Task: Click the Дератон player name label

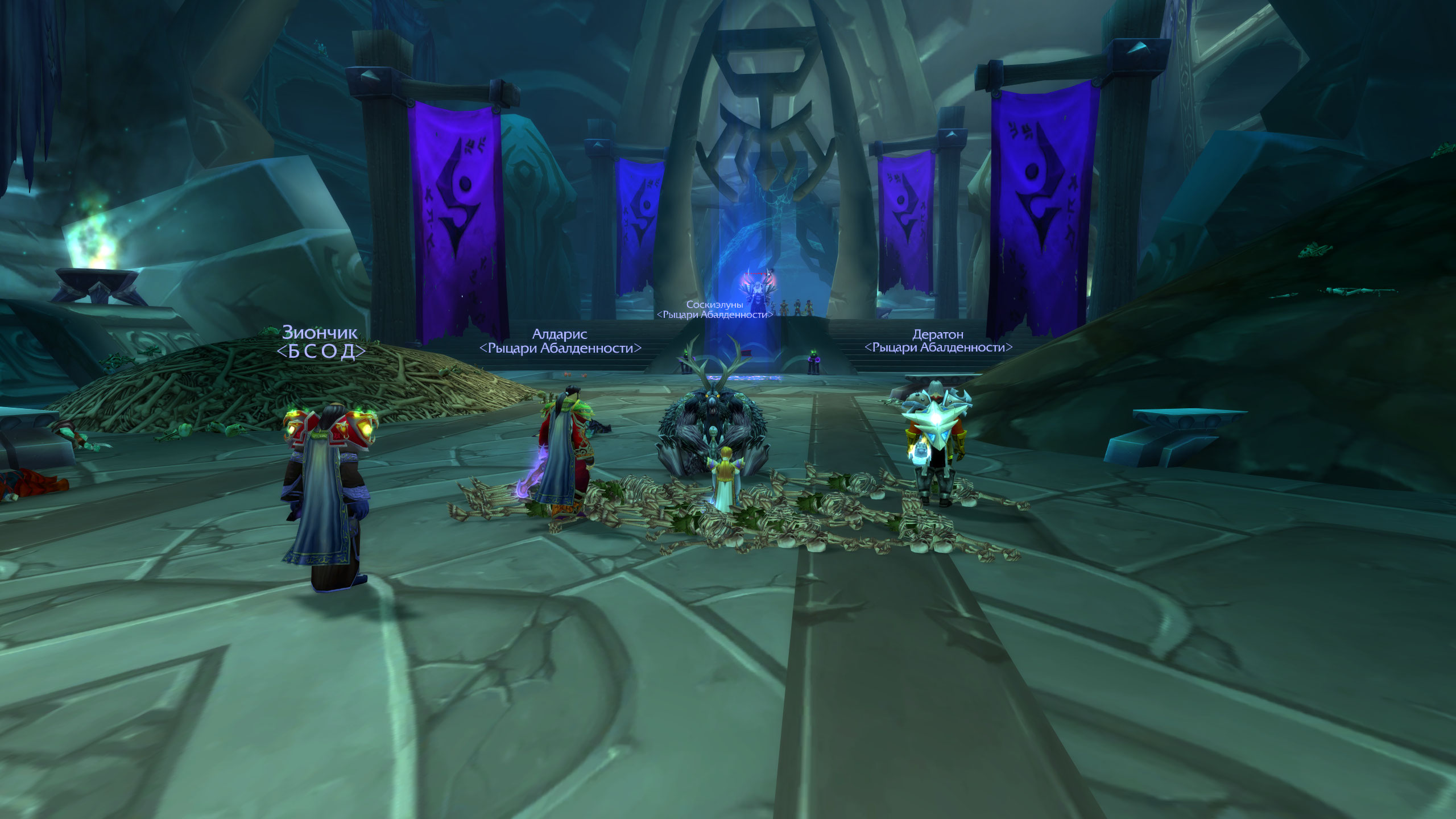Action: 938,334
